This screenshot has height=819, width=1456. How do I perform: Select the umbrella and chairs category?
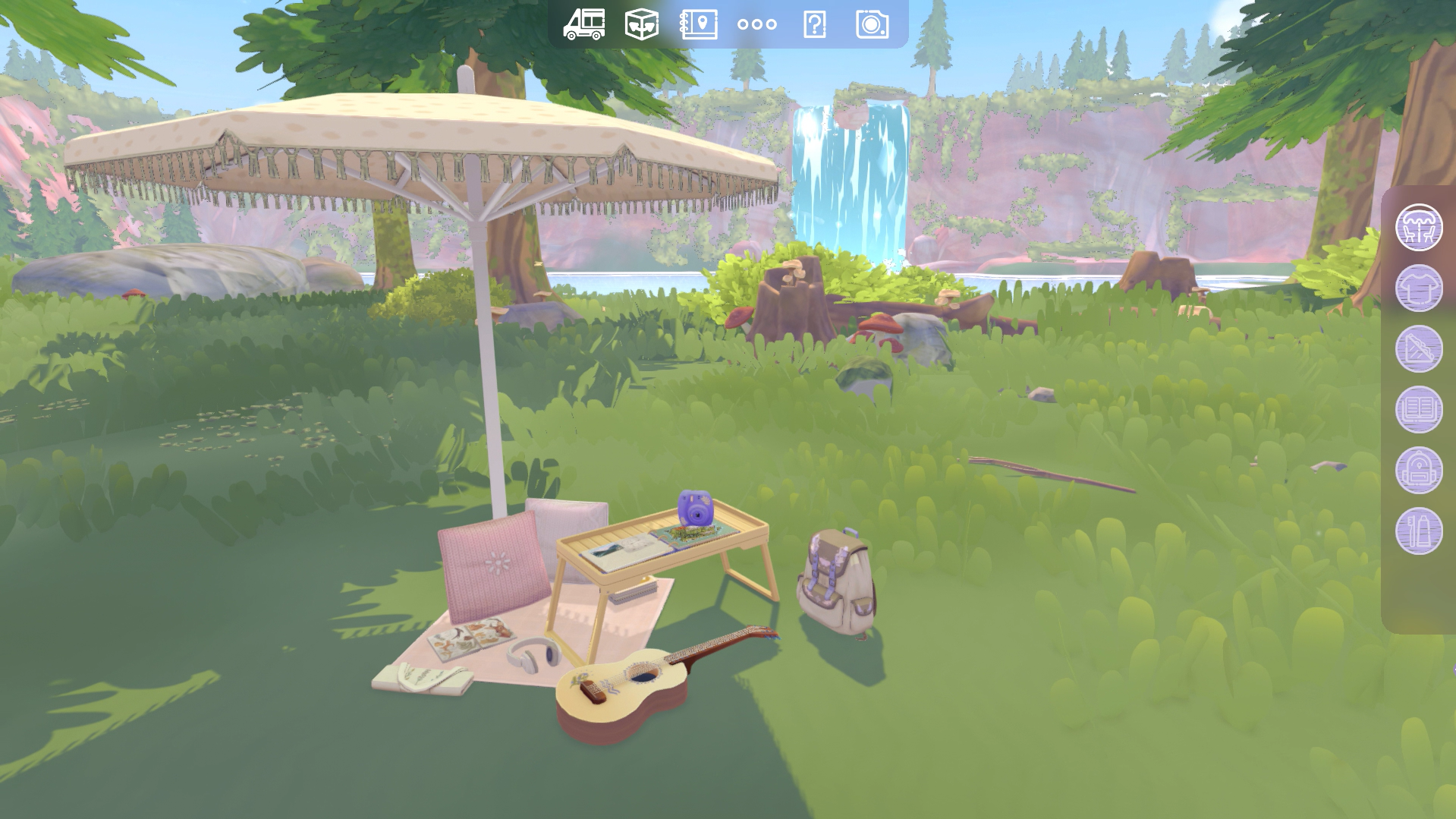point(1419,227)
